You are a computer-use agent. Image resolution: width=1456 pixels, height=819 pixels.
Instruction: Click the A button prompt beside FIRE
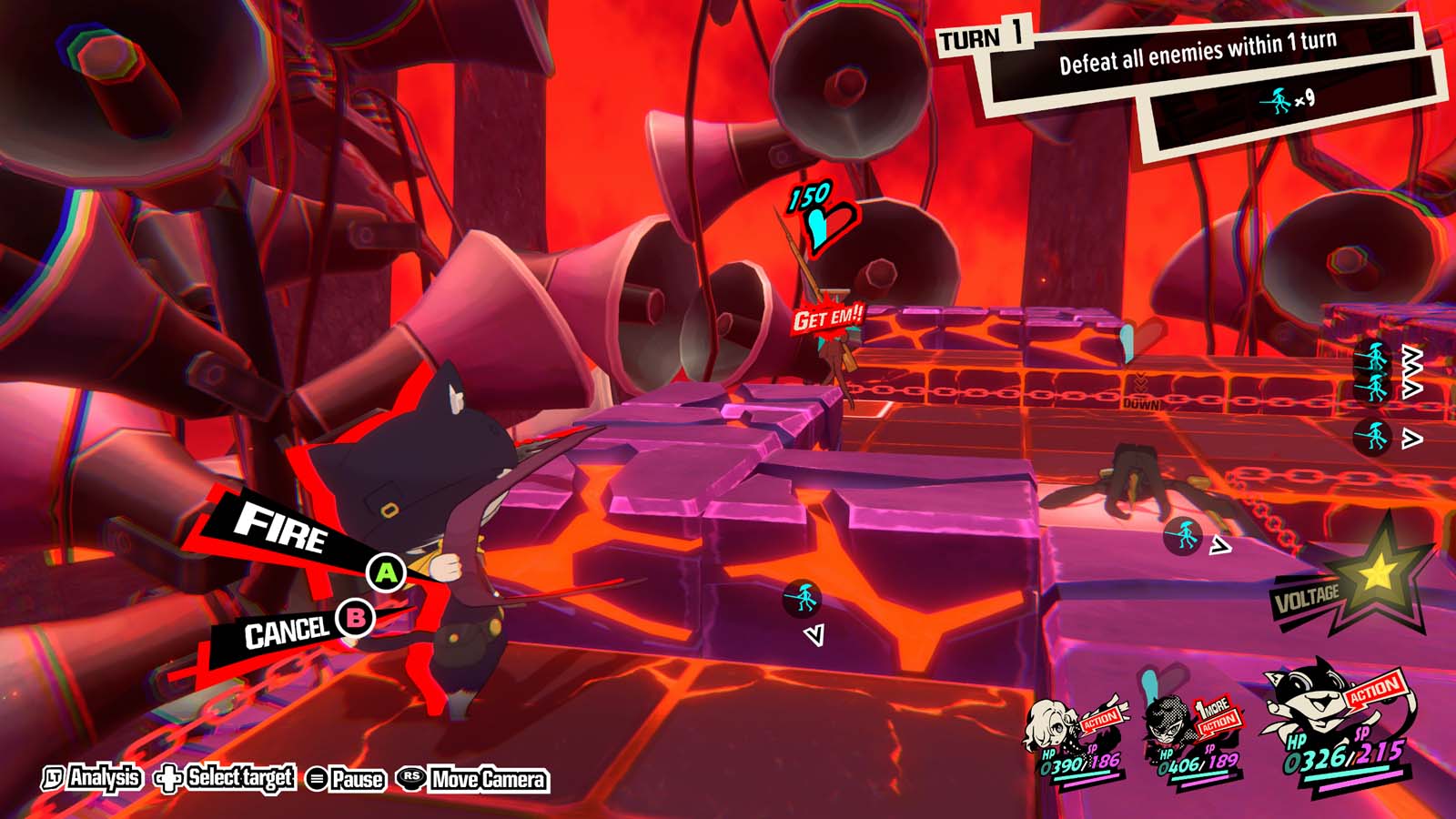coord(387,572)
